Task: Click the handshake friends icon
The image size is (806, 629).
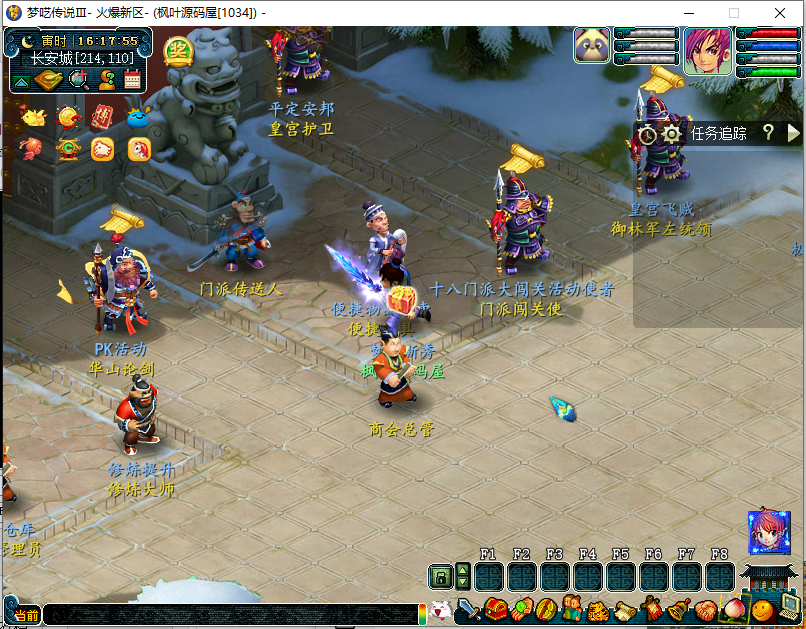Action: pos(707,609)
